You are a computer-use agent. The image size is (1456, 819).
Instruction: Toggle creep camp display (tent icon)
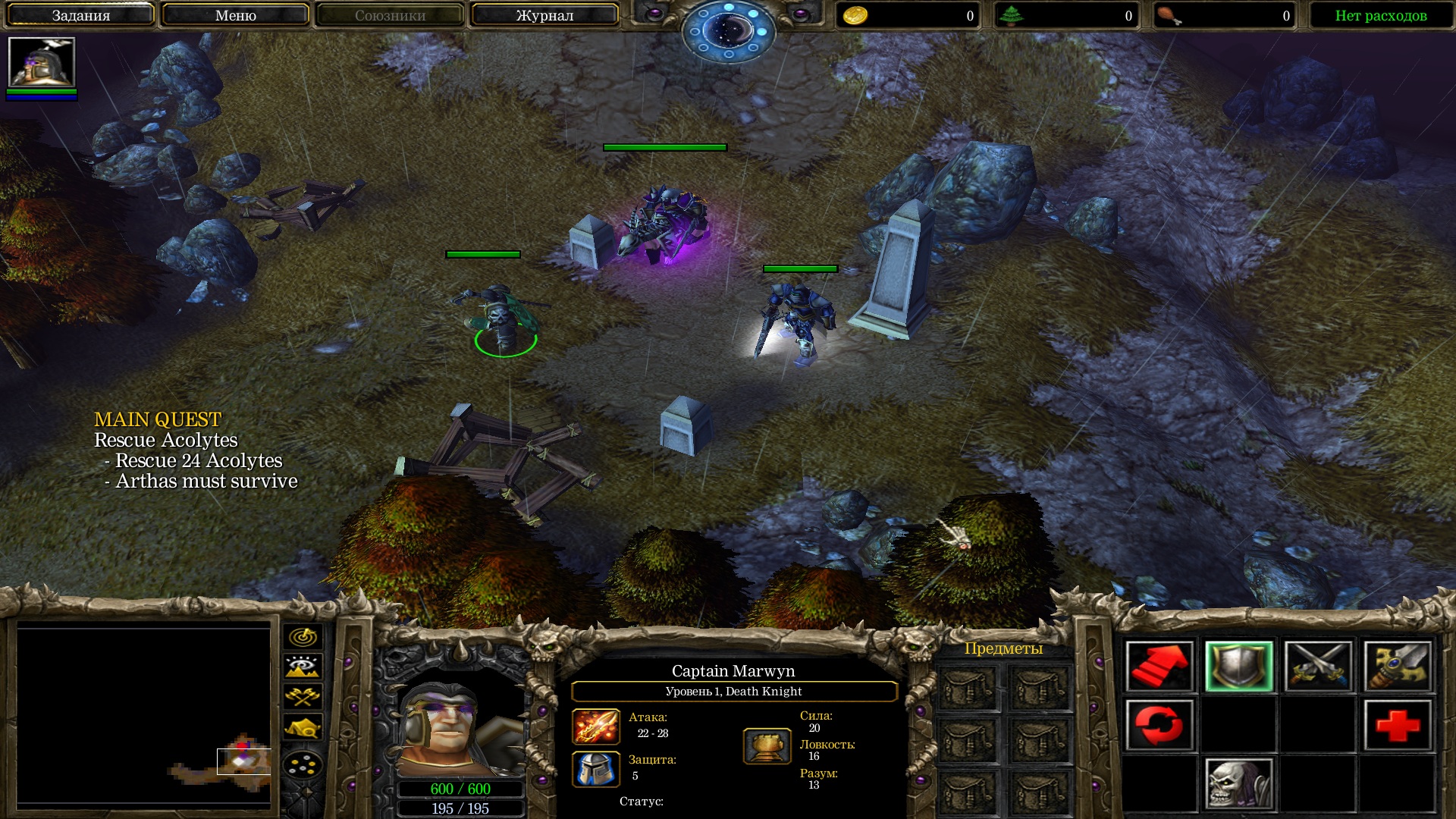coord(303,727)
